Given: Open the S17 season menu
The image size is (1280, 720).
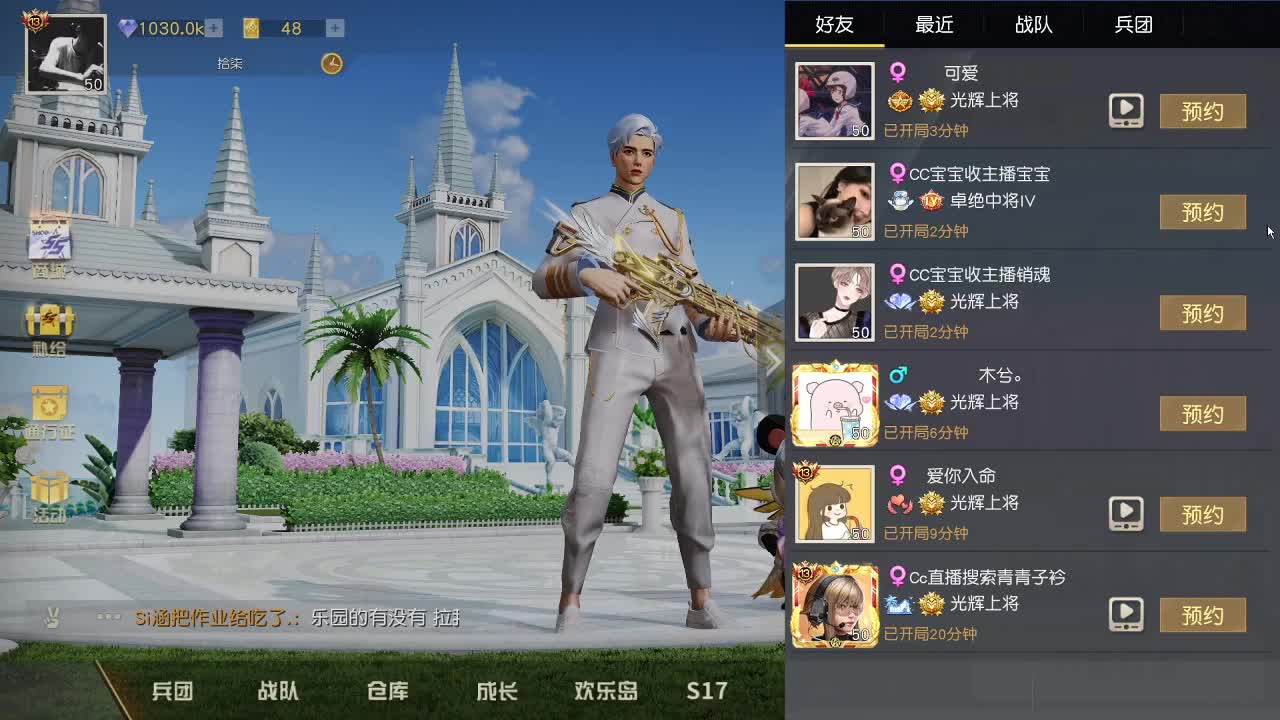Looking at the screenshot, I should tap(705, 690).
